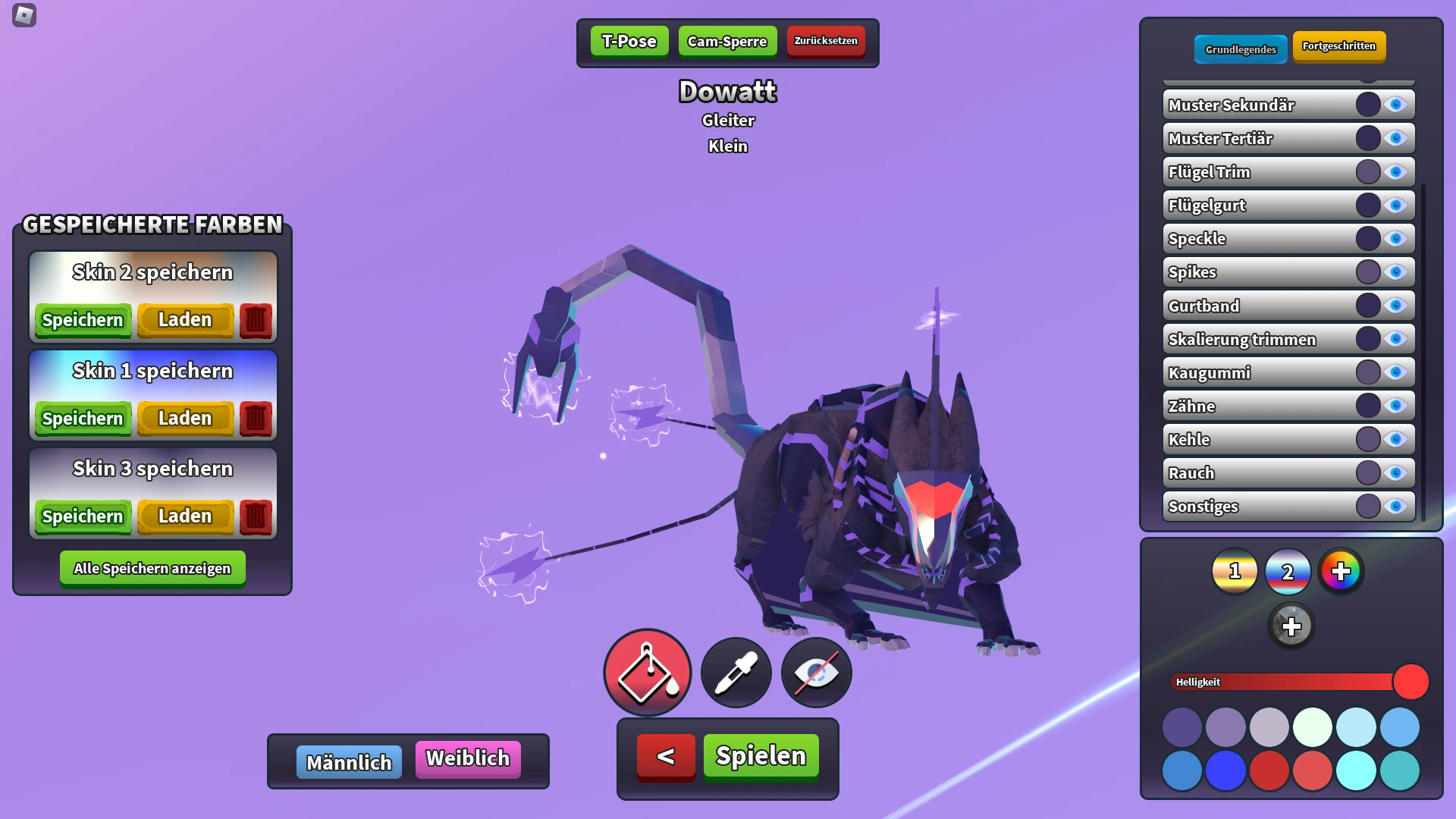Hide the creature UI with the crossed-eye icon
This screenshot has width=1456, height=819.
coord(815,673)
